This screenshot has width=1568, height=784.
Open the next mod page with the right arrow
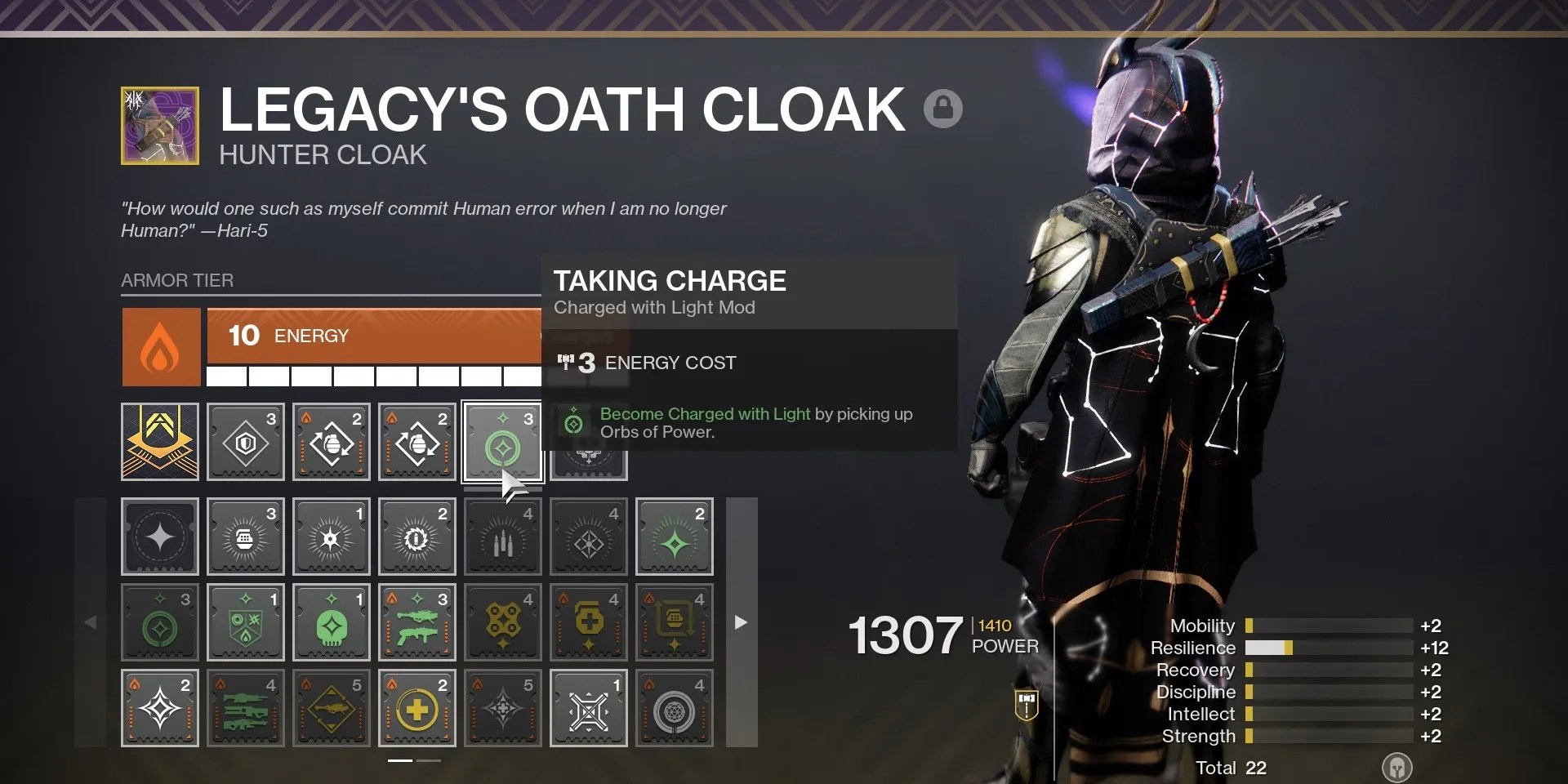741,622
